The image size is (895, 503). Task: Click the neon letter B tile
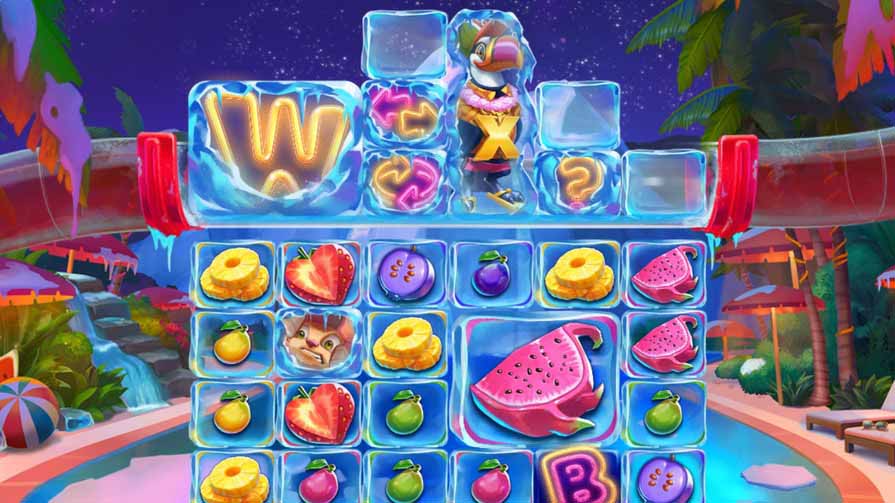575,479
